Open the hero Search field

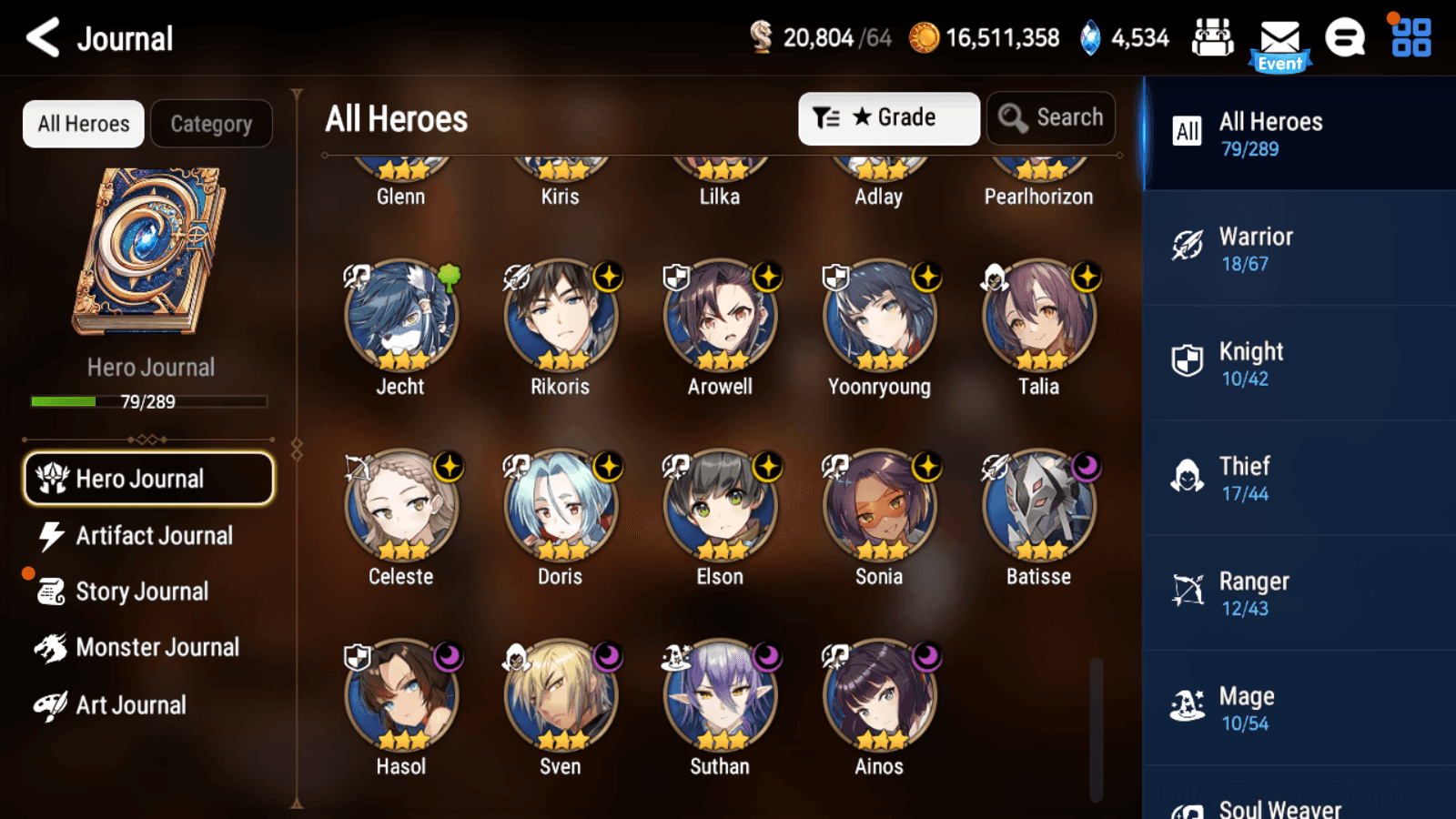coord(1051,118)
